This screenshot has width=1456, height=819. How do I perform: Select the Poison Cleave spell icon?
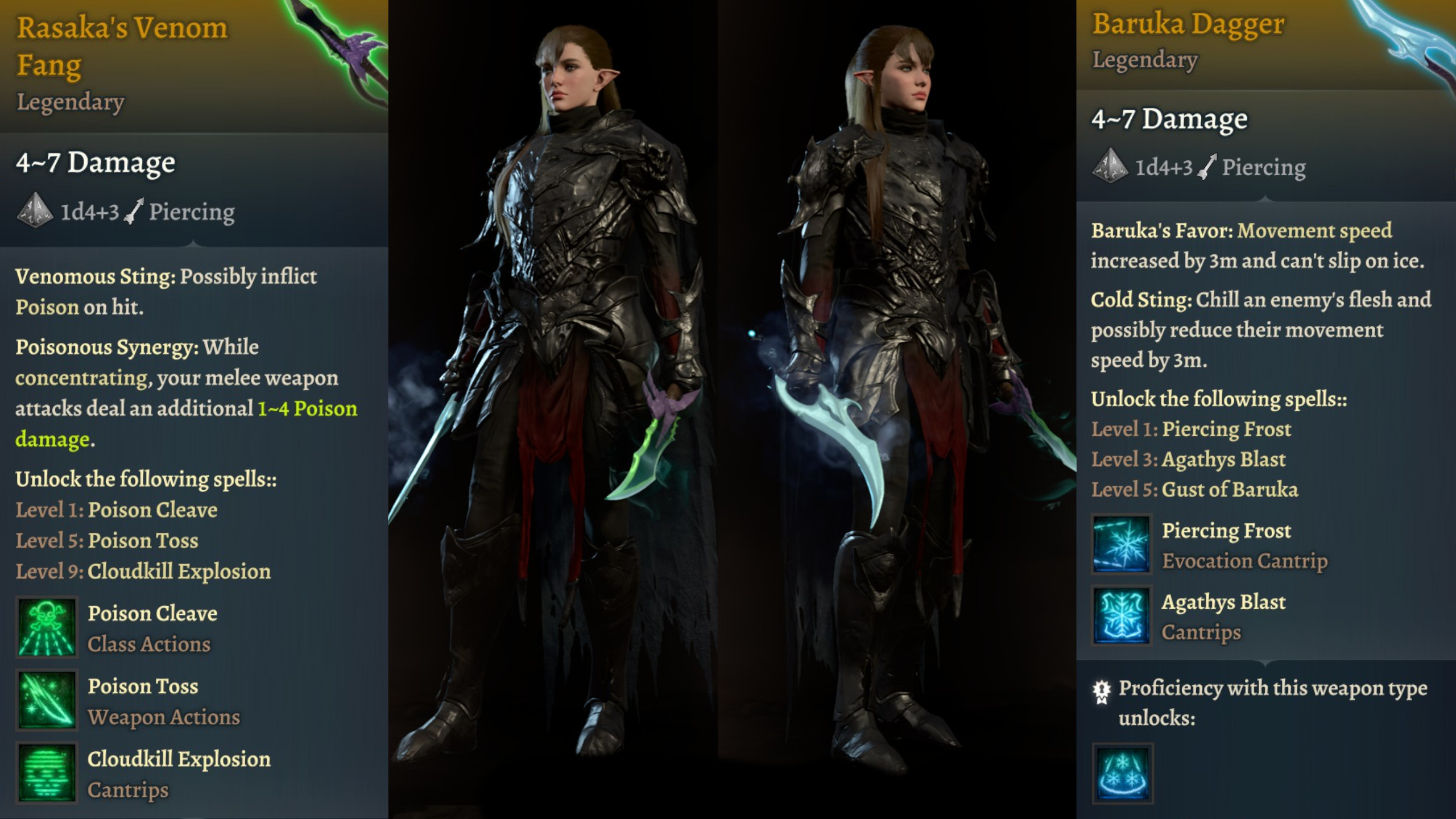click(46, 626)
